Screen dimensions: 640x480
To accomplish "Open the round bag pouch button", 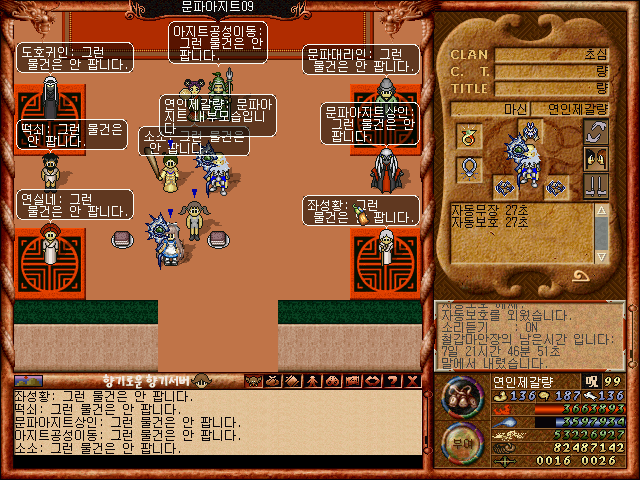I will pyautogui.click(x=463, y=396).
